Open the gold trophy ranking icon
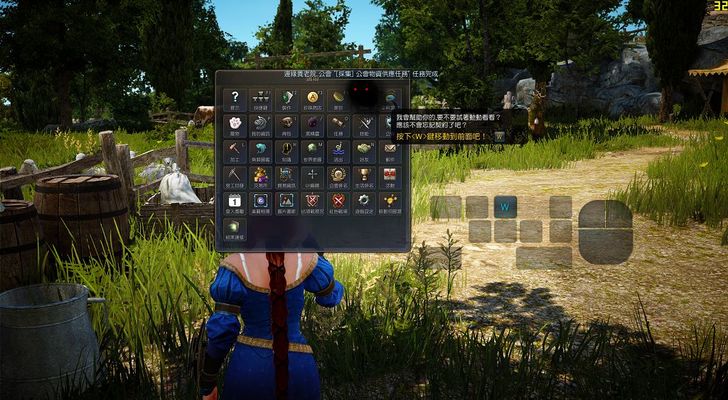Viewport: 728px width, 400px height. tap(365, 175)
